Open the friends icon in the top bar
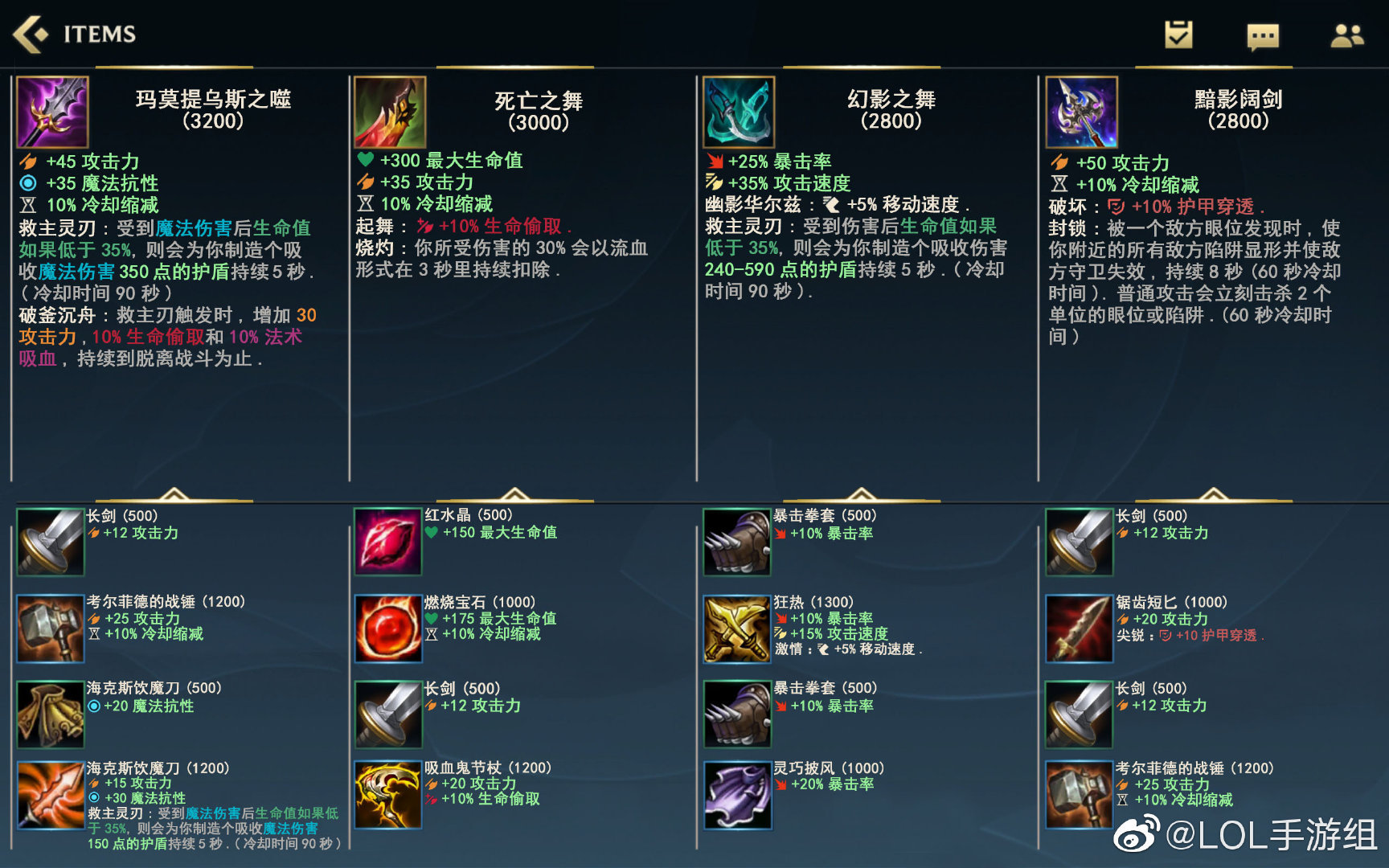The height and width of the screenshot is (868, 1389). click(1347, 35)
